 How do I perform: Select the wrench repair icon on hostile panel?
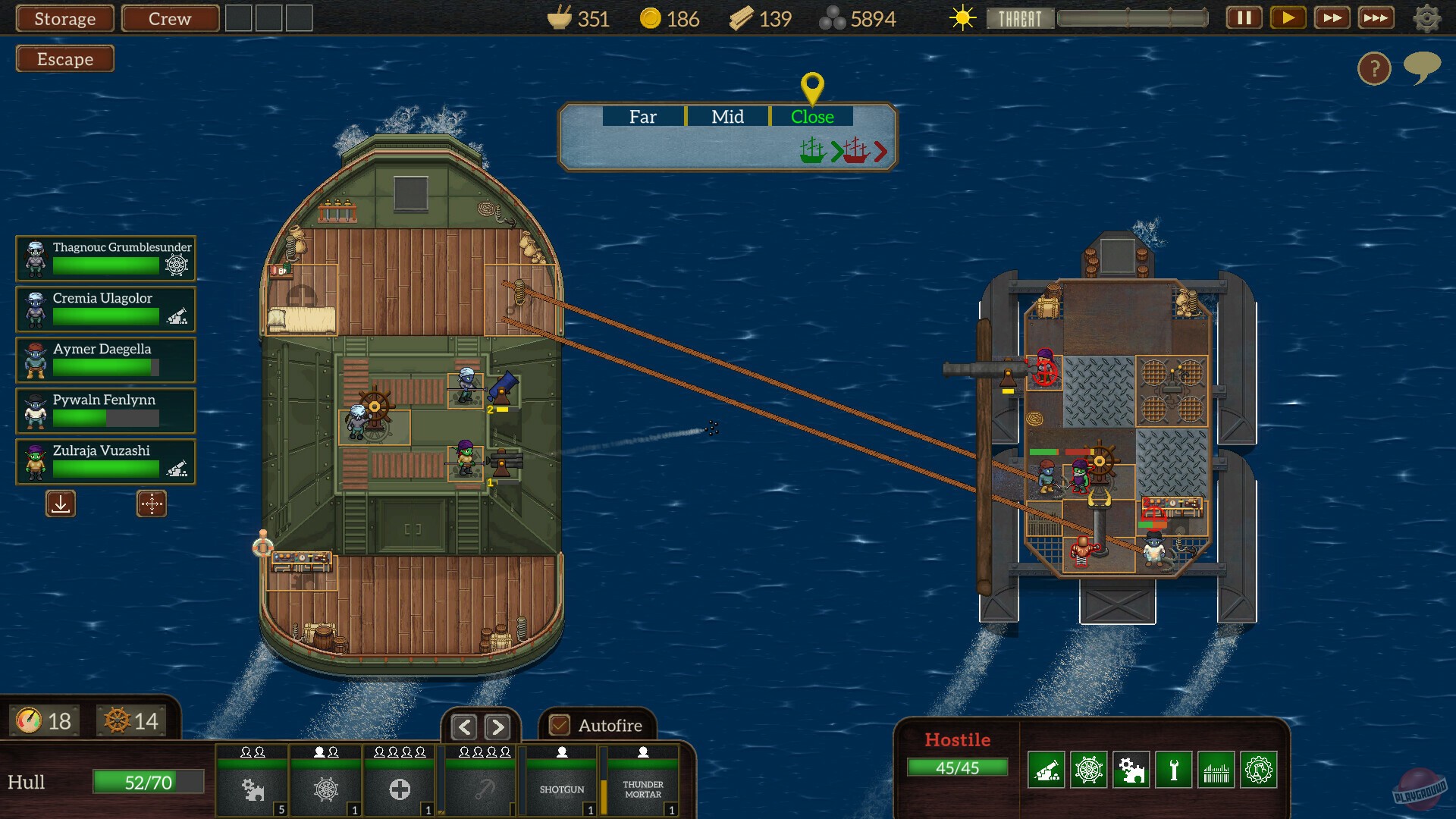point(1175,770)
